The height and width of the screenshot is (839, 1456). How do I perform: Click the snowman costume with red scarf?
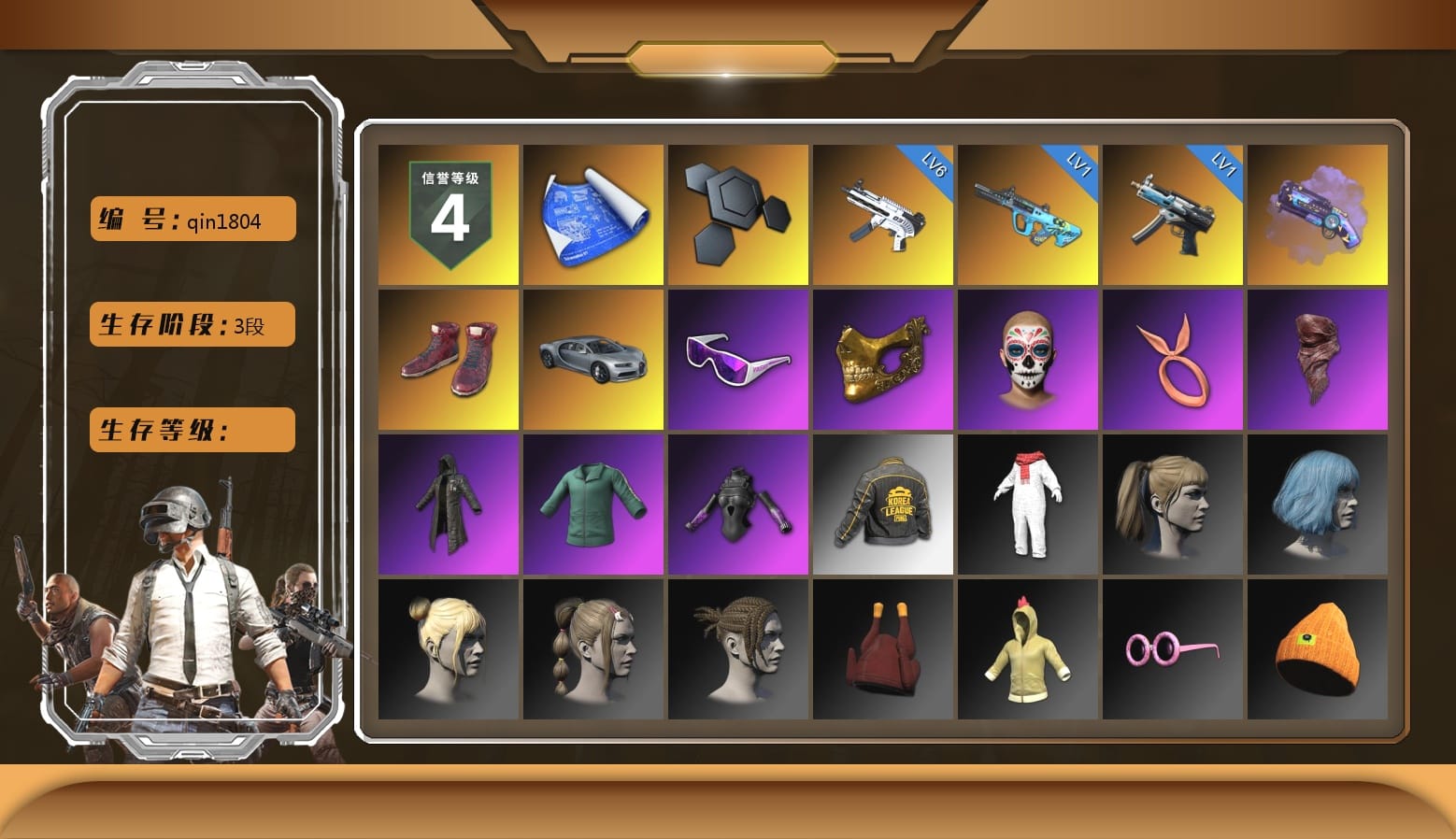point(1028,505)
